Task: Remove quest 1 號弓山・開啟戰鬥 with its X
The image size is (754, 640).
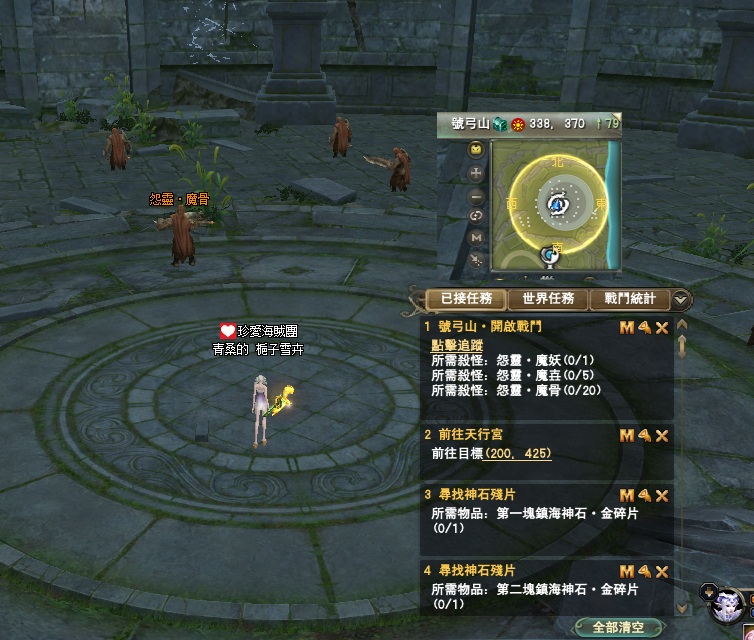Action: 662,327
